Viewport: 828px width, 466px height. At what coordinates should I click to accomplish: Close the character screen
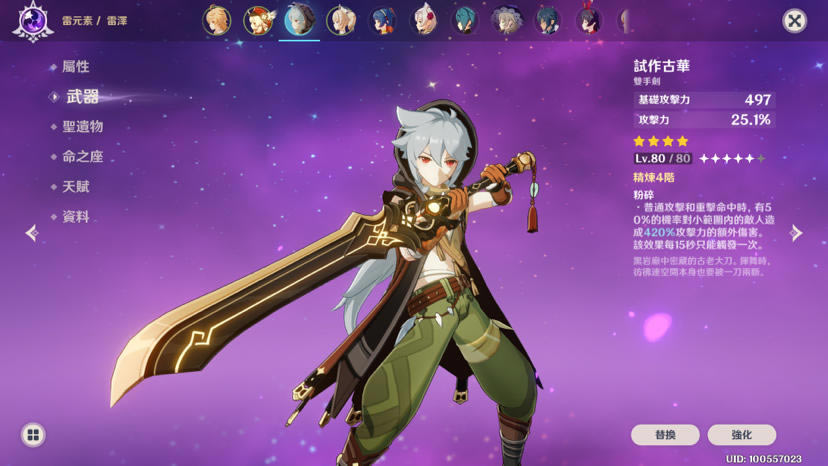click(x=794, y=20)
